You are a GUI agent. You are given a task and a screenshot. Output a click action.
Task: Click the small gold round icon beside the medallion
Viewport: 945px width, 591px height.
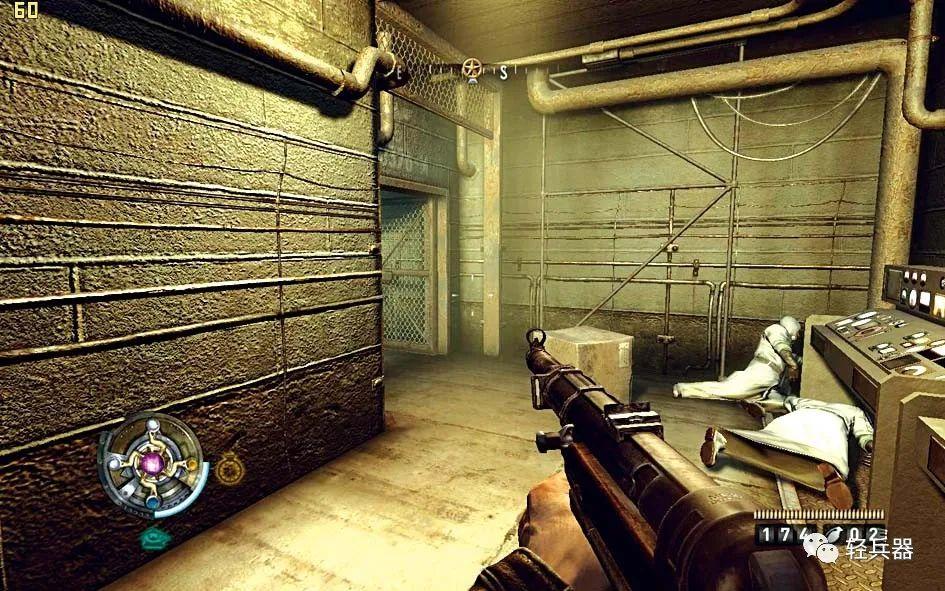click(230, 468)
